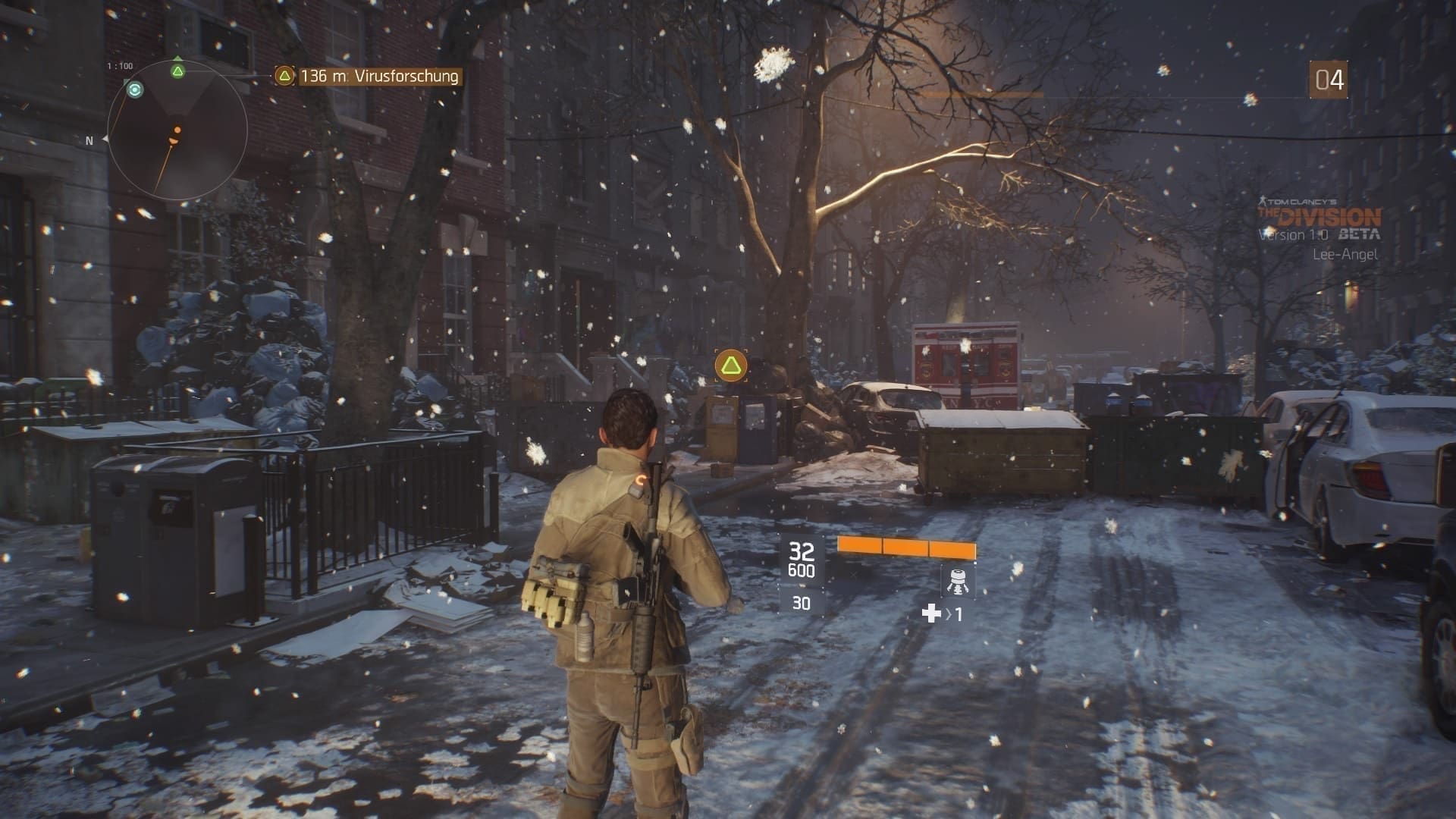Select the teal circle marker on minimap

coord(135,90)
